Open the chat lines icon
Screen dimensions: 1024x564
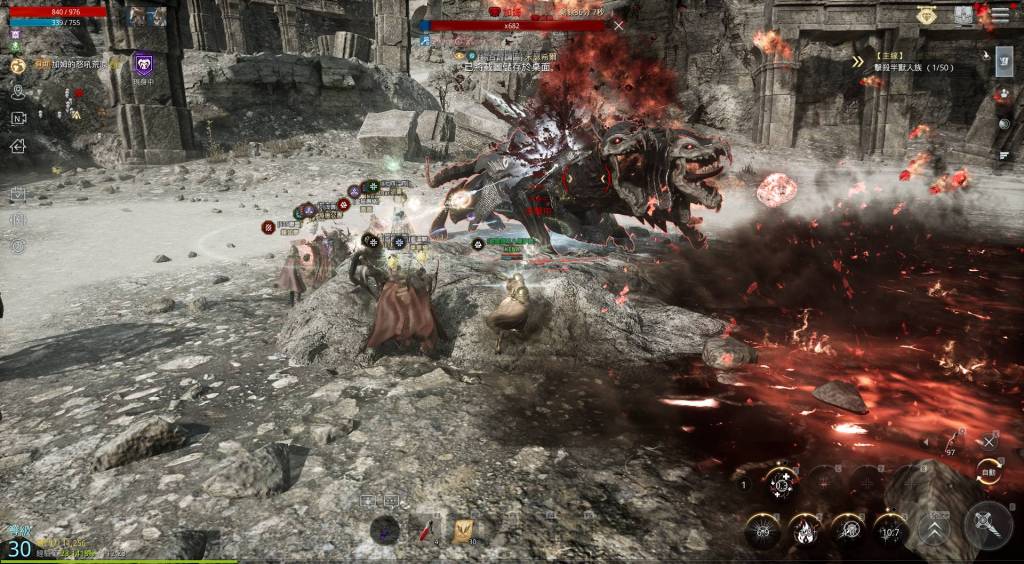click(1004, 155)
